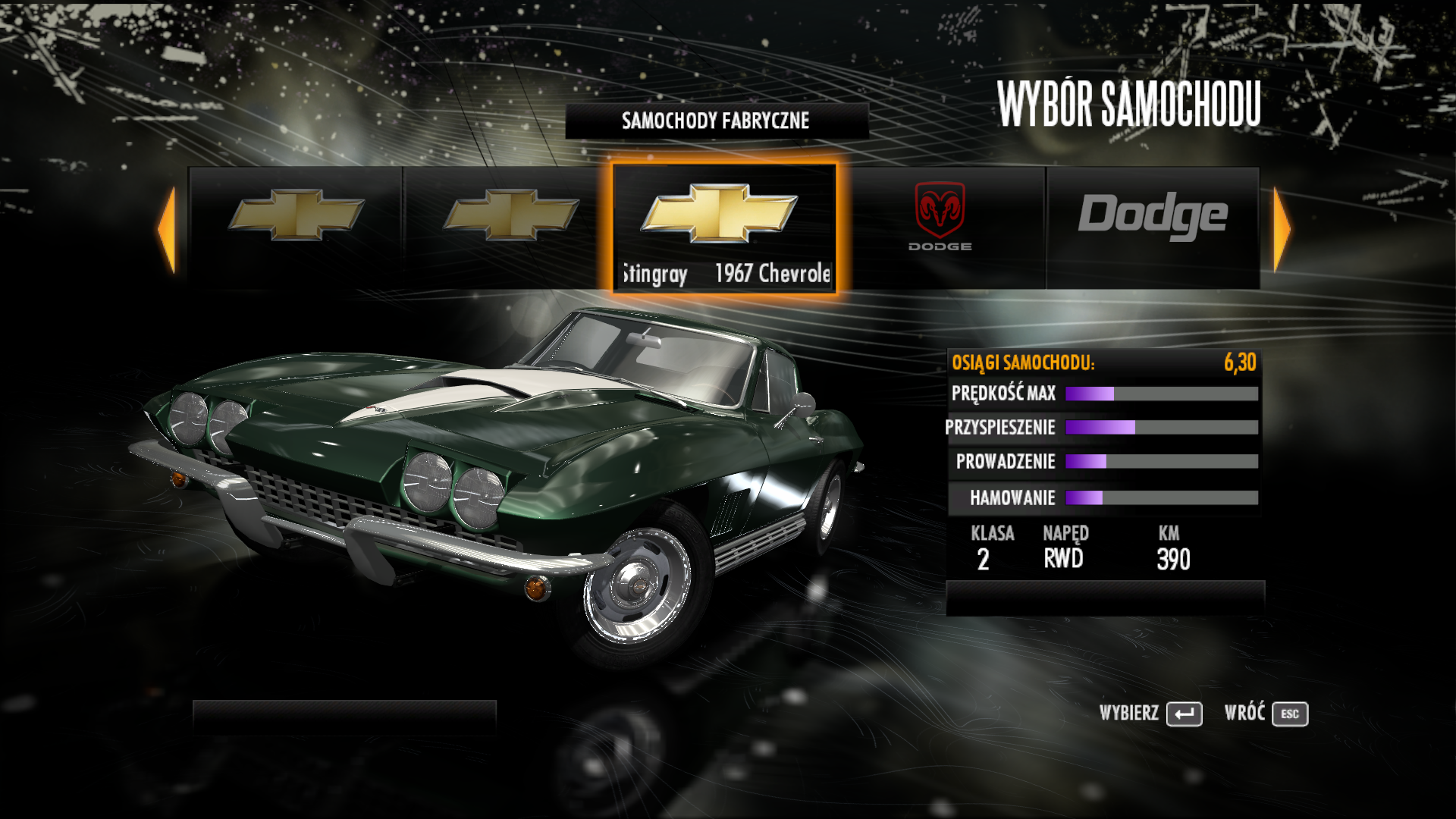Show the previous car with the left arrow
Viewport: 1456px width, 819px height.
click(x=167, y=228)
